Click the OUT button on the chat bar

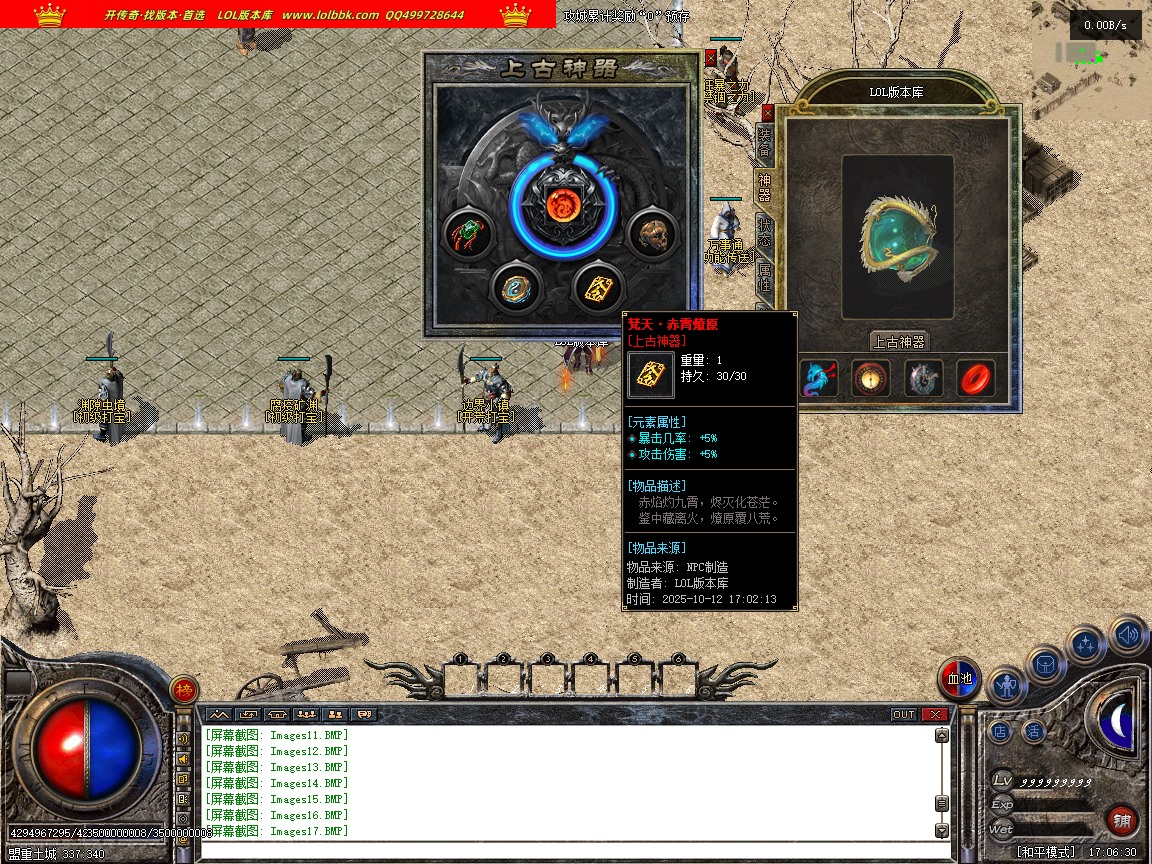(x=903, y=714)
